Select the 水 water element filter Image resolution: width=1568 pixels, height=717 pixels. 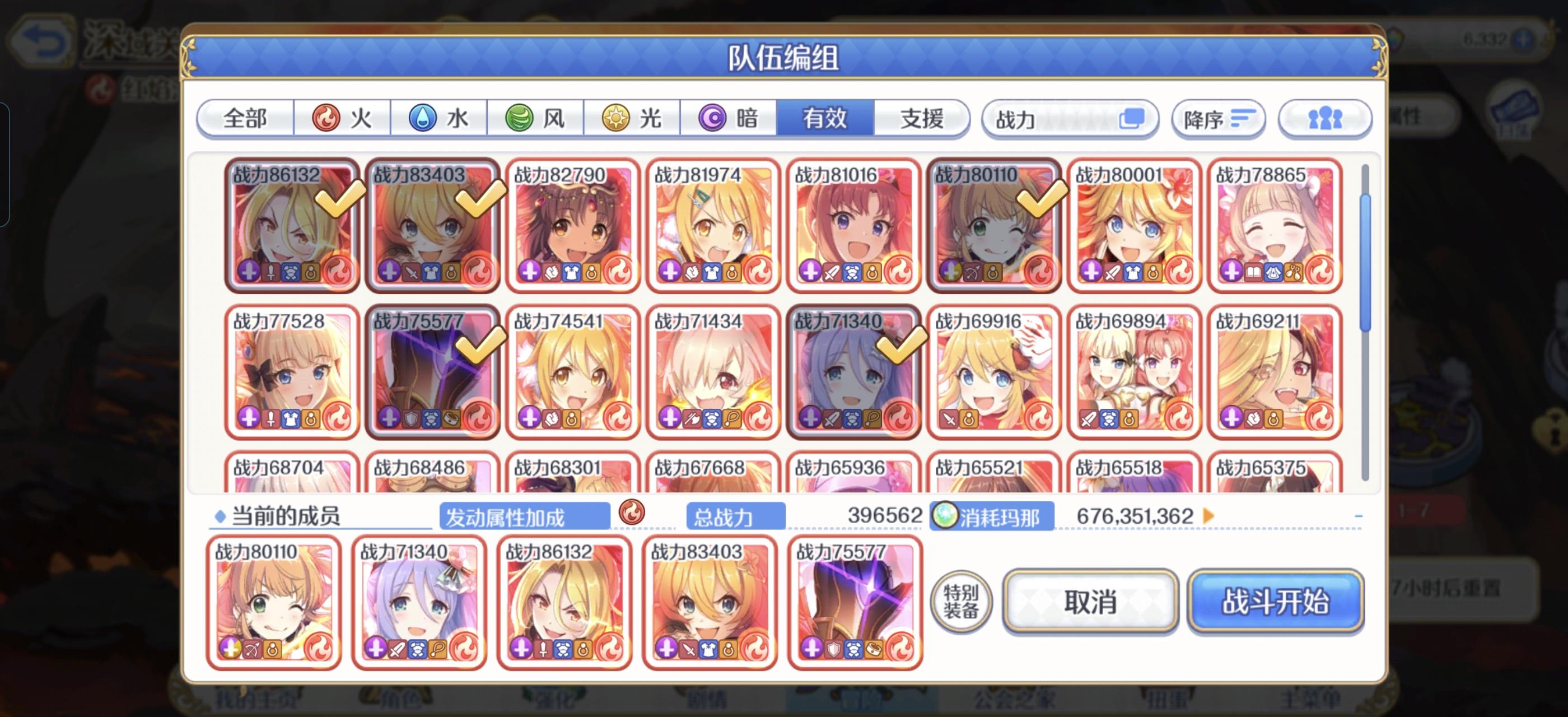[440, 119]
